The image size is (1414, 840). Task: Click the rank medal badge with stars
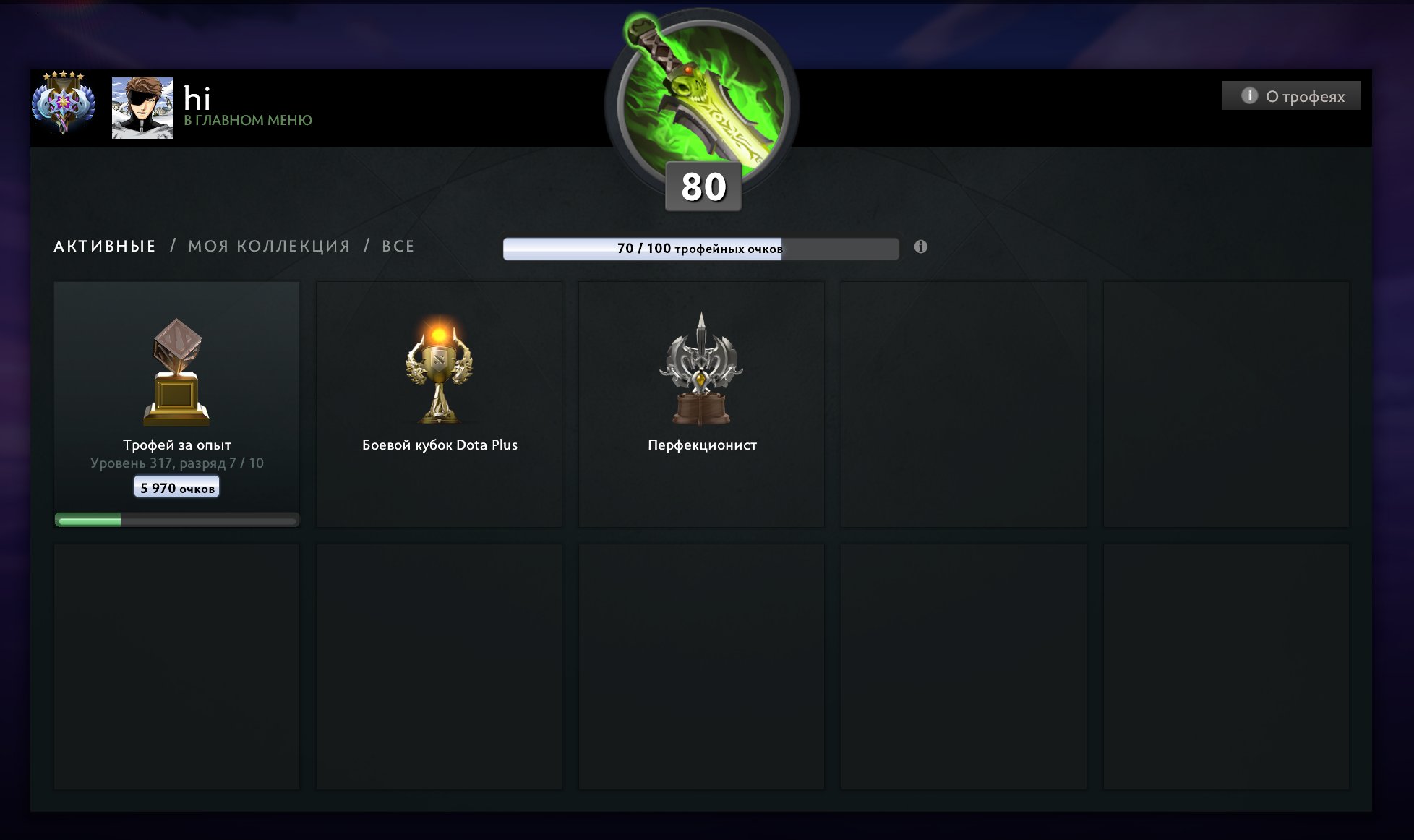point(64,103)
